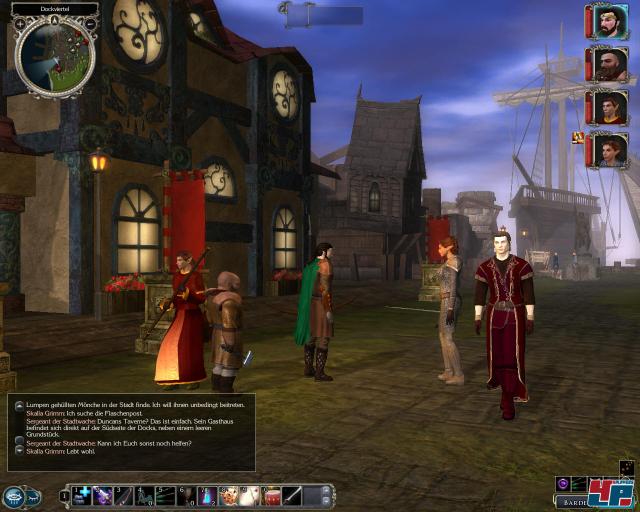
Task: Select the fourth party member portrait
Action: click(x=608, y=150)
